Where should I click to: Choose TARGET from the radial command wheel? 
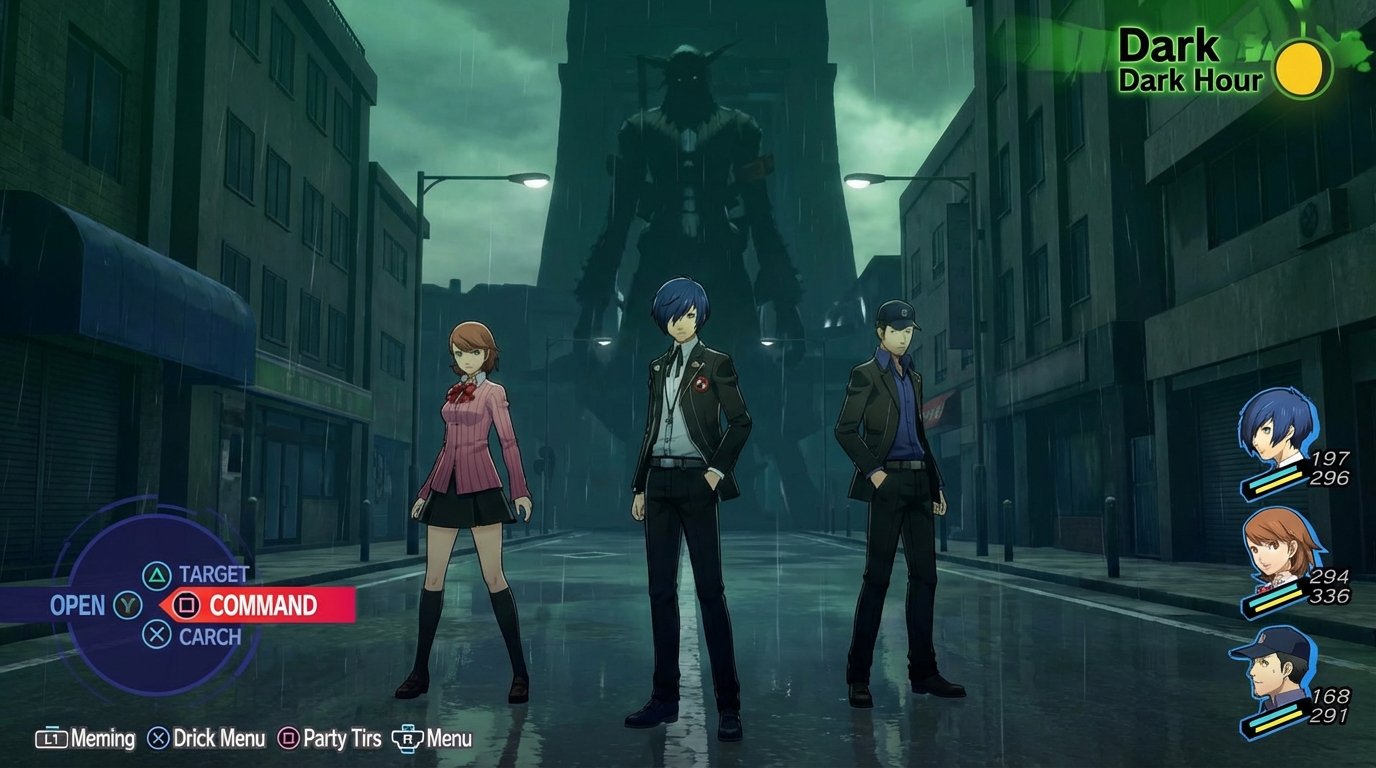tap(212, 575)
